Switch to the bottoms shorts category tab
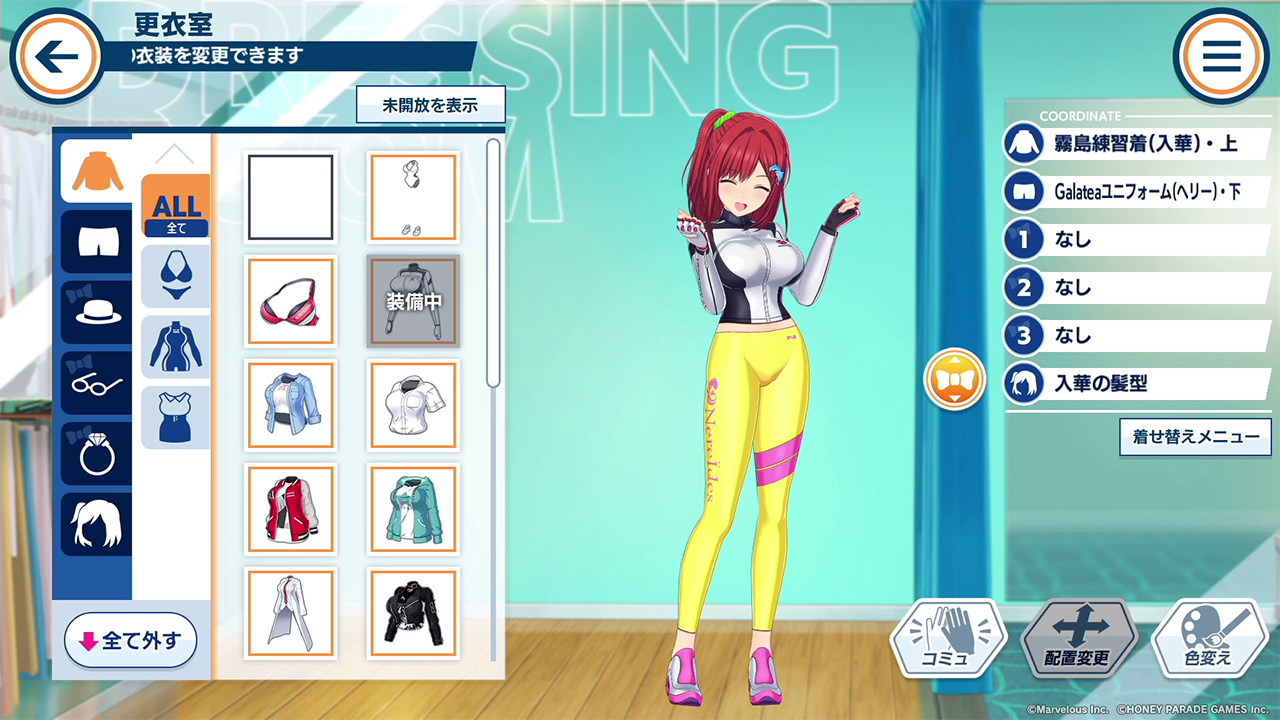The height and width of the screenshot is (720, 1280). coord(97,241)
